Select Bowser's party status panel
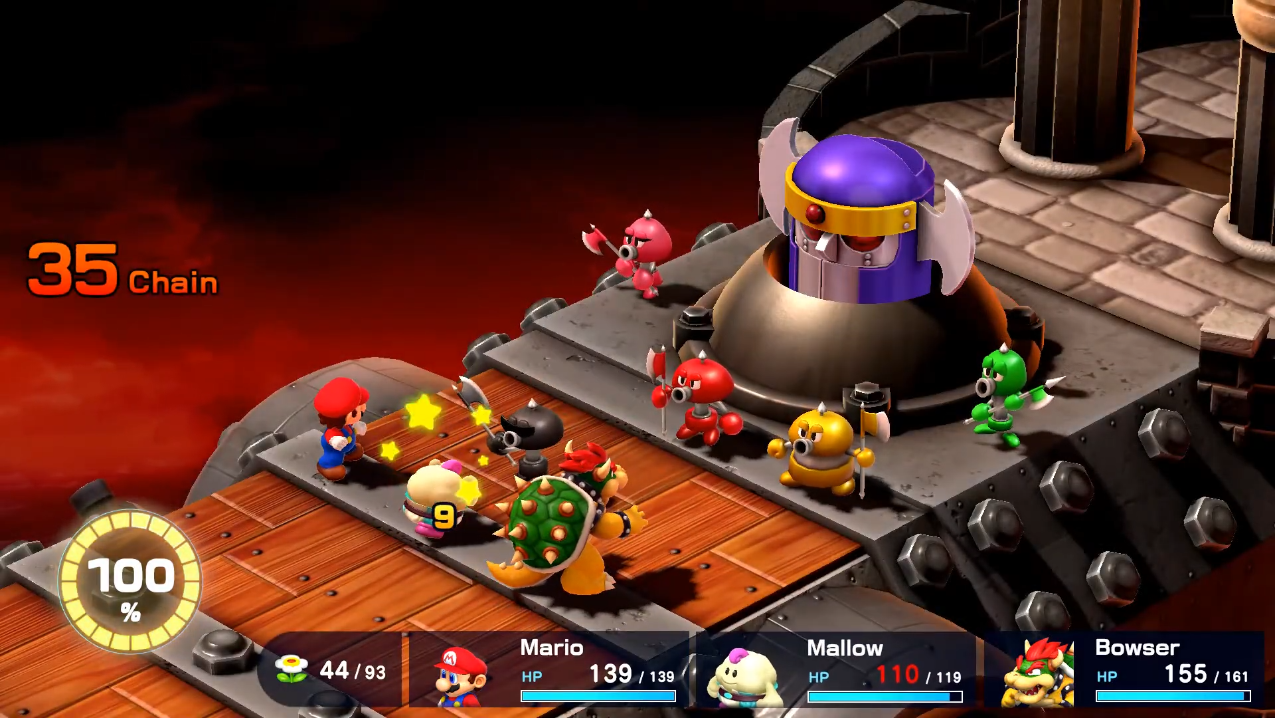The height and width of the screenshot is (718, 1275). click(1124, 670)
